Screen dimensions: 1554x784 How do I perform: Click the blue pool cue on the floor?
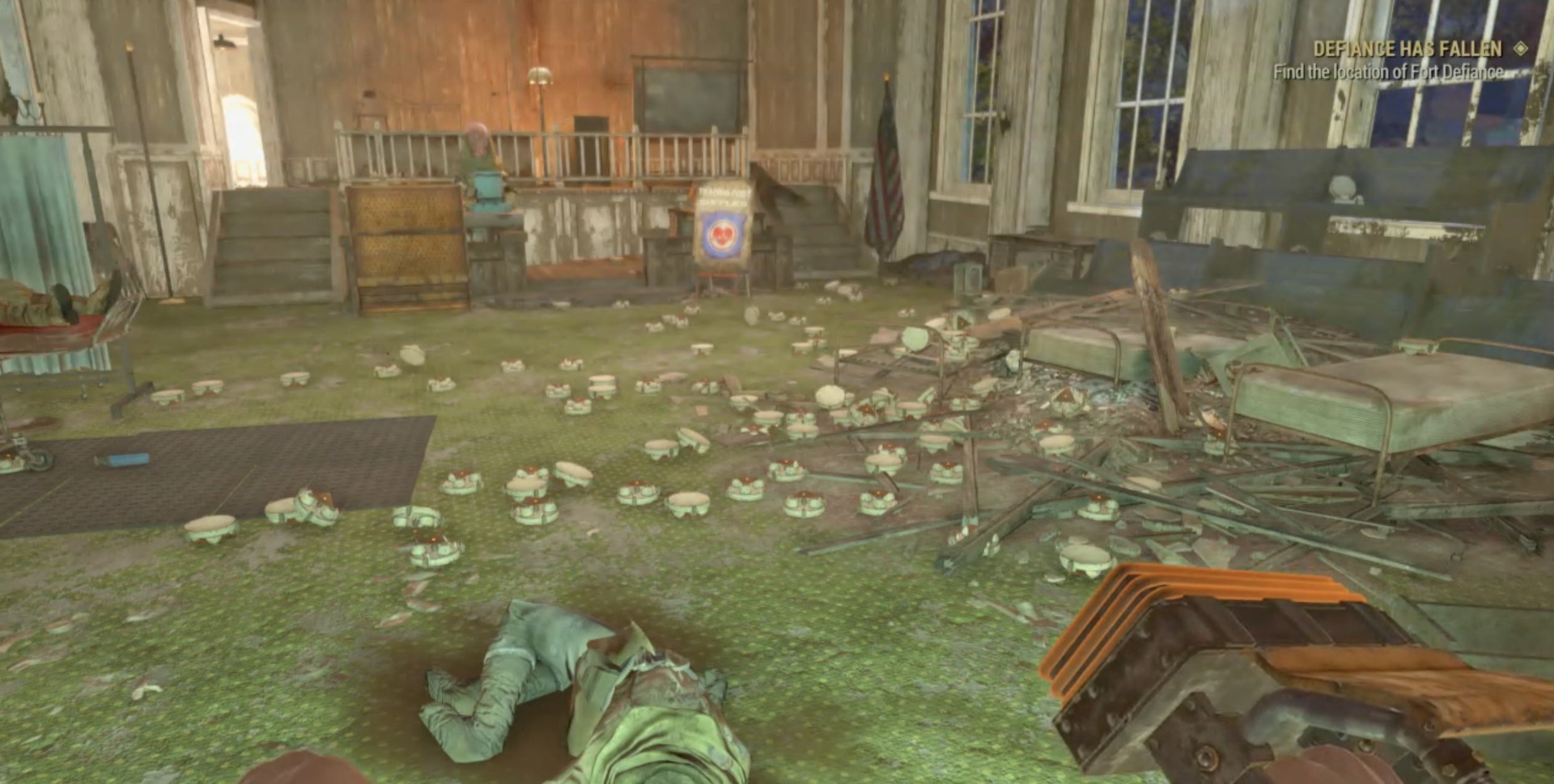point(121,460)
